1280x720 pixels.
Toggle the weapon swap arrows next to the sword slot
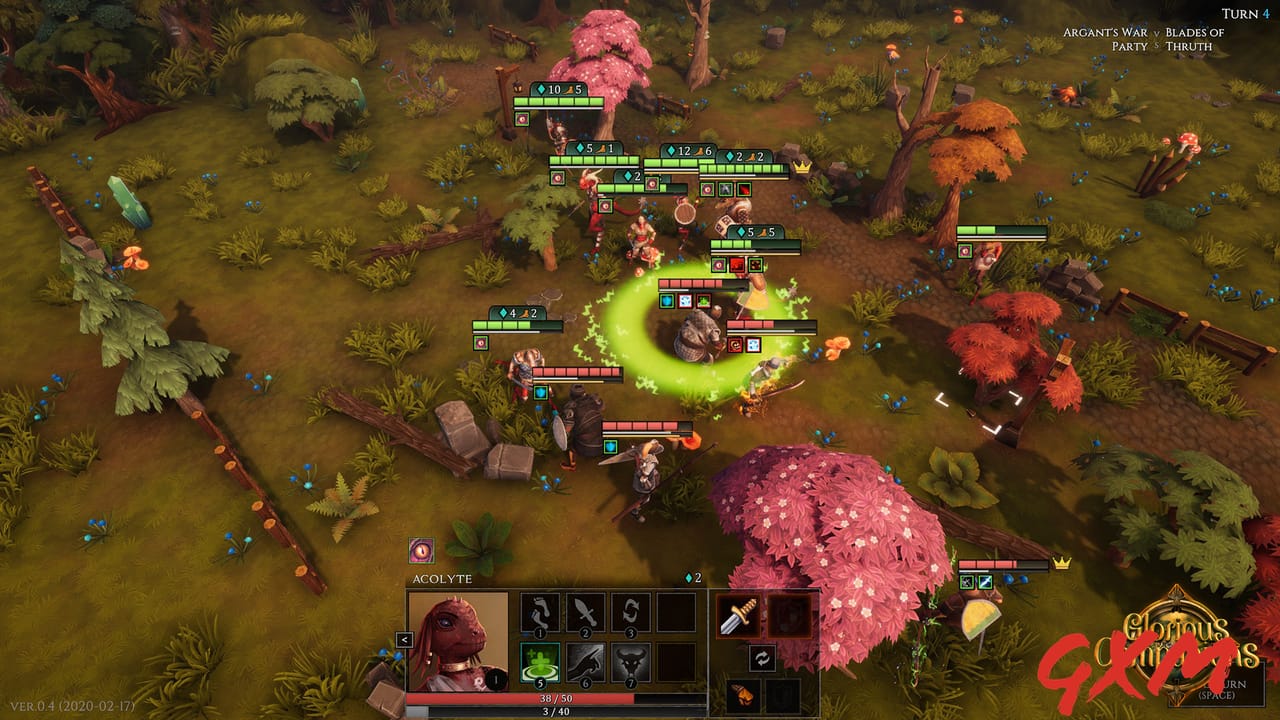tap(761, 660)
